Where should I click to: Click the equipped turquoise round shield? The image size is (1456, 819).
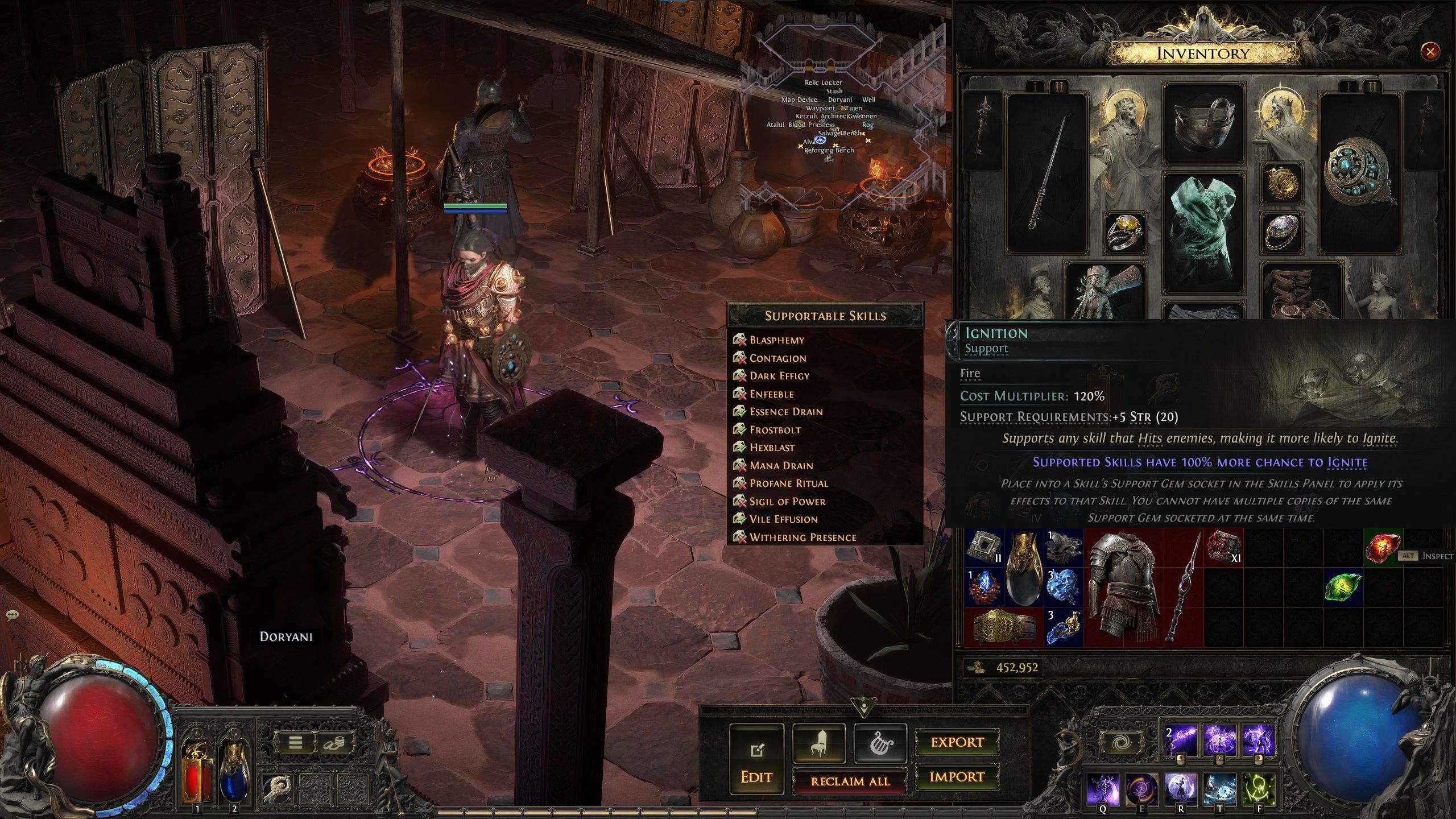click(x=1359, y=171)
